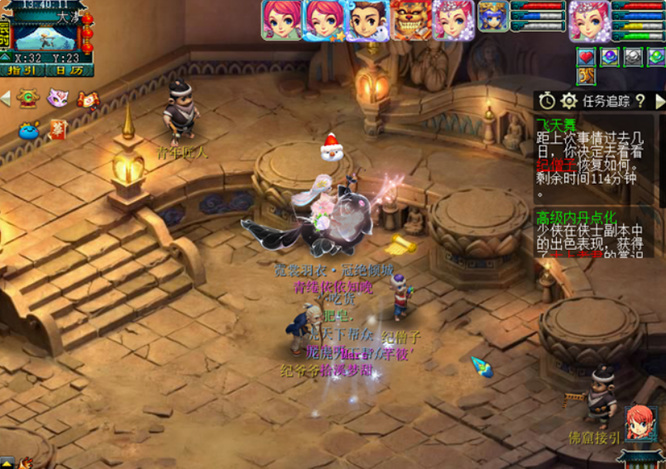Click the quest tracker clock icon
This screenshot has height=469, width=666.
point(547,100)
